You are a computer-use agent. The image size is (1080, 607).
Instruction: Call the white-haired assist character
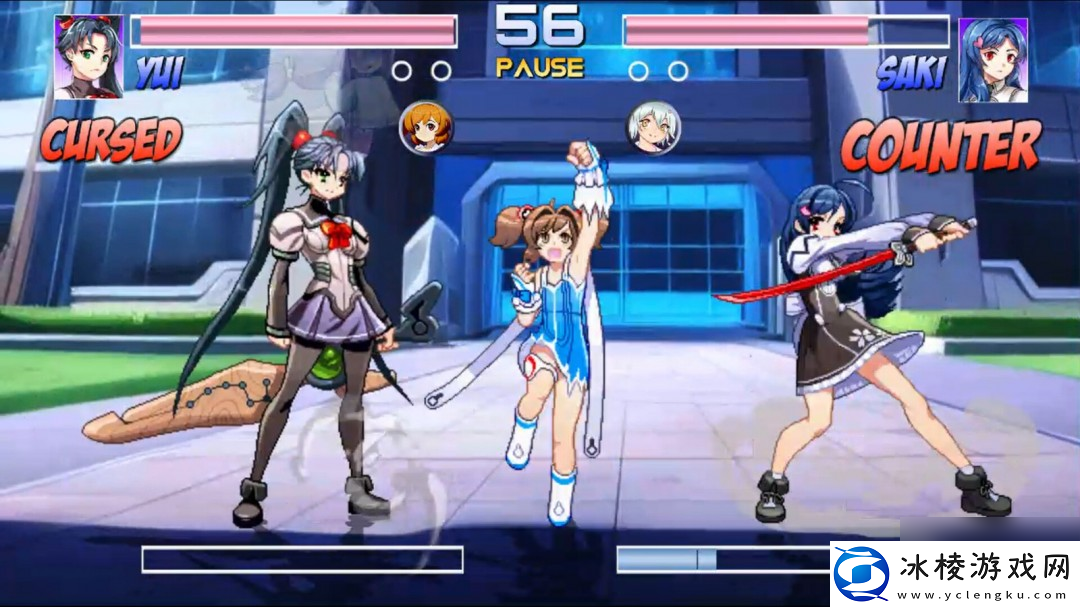[653, 127]
